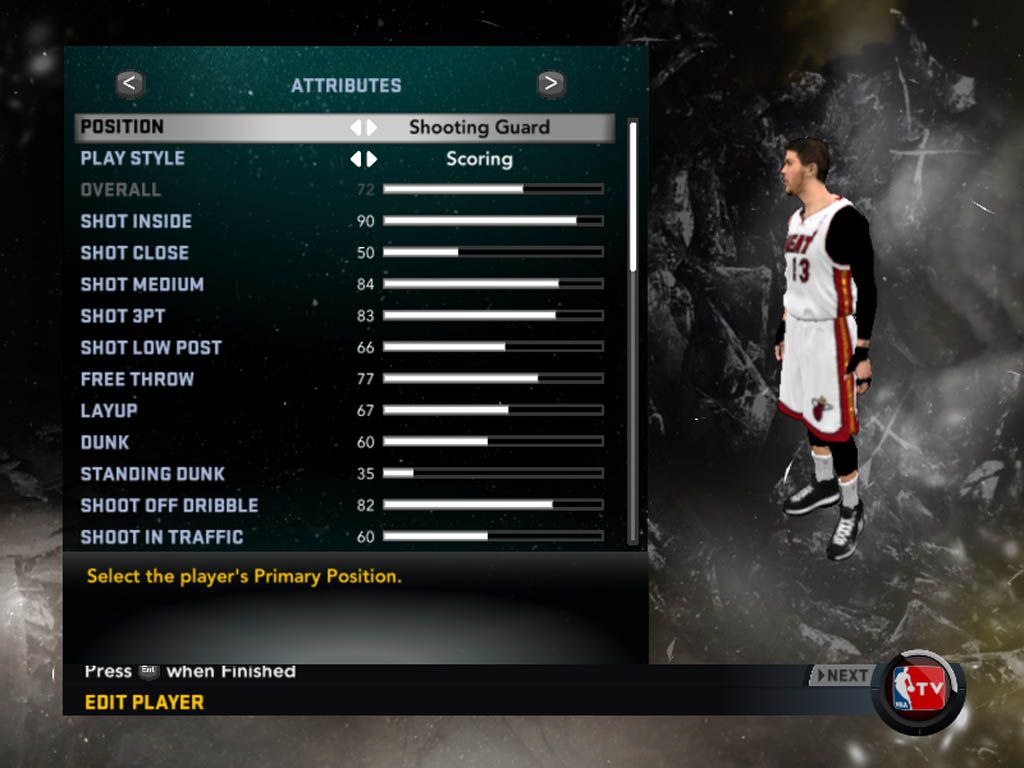
Task: Adjust the Shoot Off Dribble rating bar
Action: pyautogui.click(x=492, y=505)
